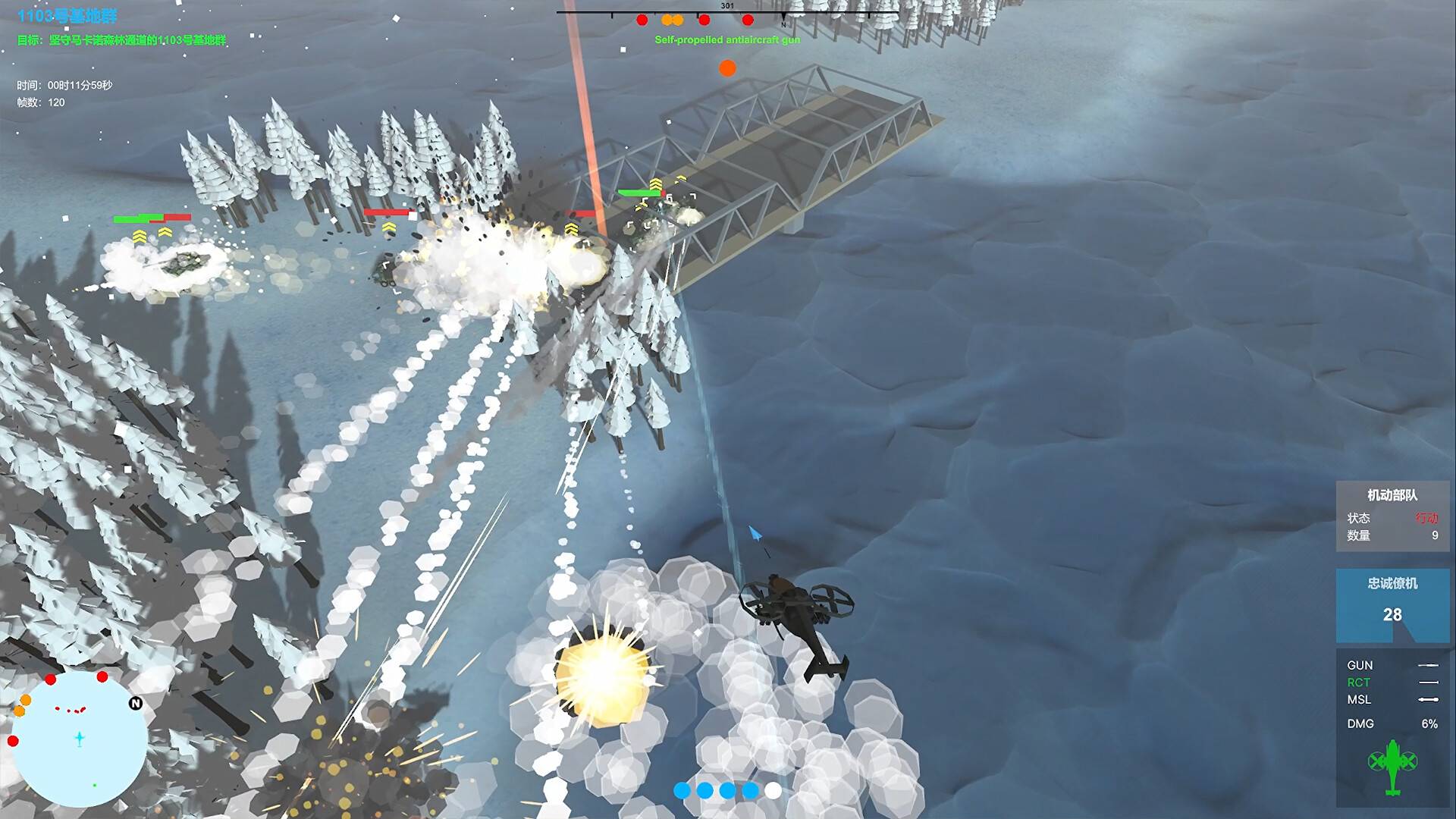The height and width of the screenshot is (819, 1456).
Task: Click the Self-propelled antiaircraft gun label
Action: click(x=728, y=40)
